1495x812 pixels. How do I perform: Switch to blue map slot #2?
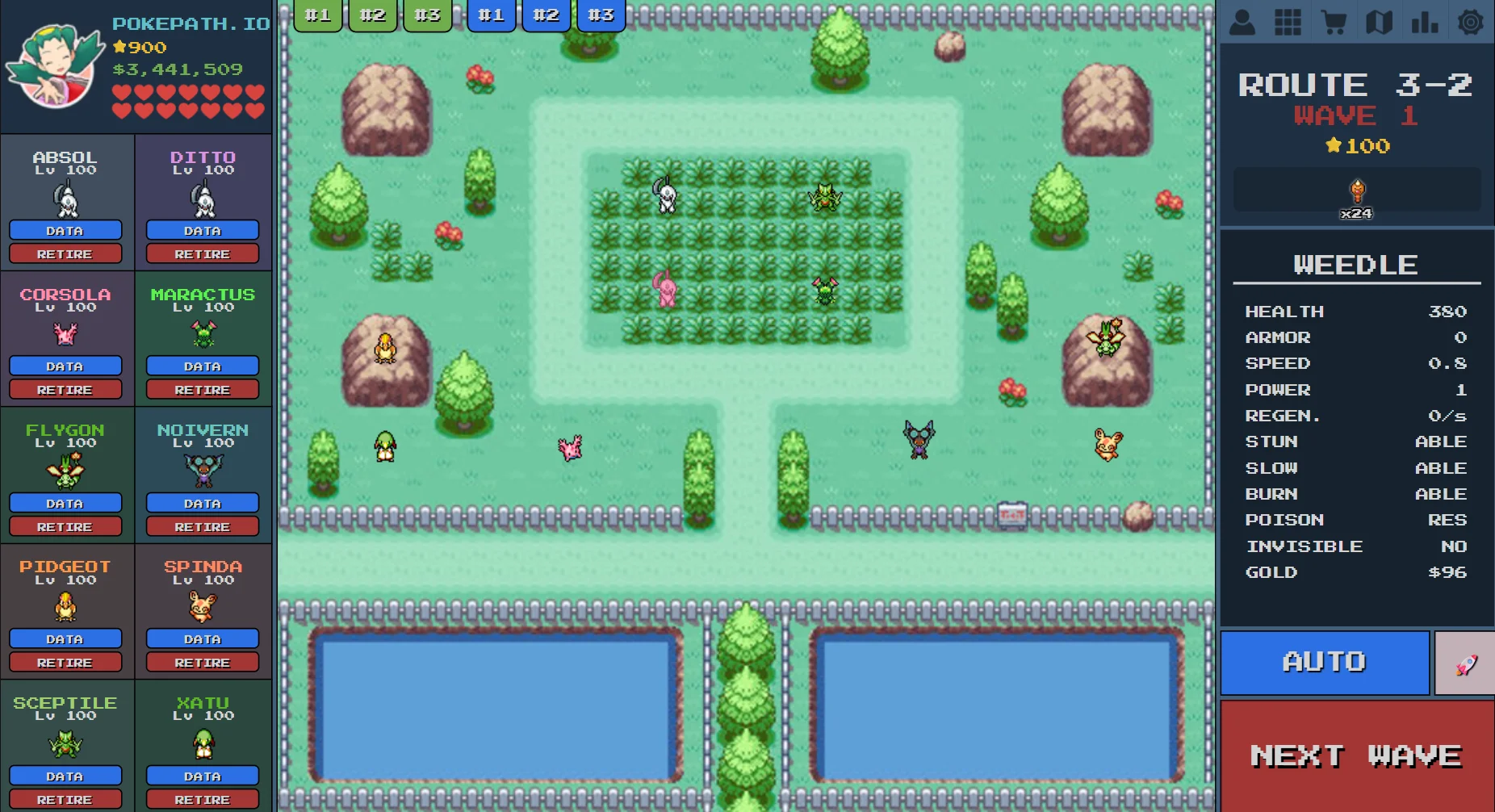click(546, 14)
